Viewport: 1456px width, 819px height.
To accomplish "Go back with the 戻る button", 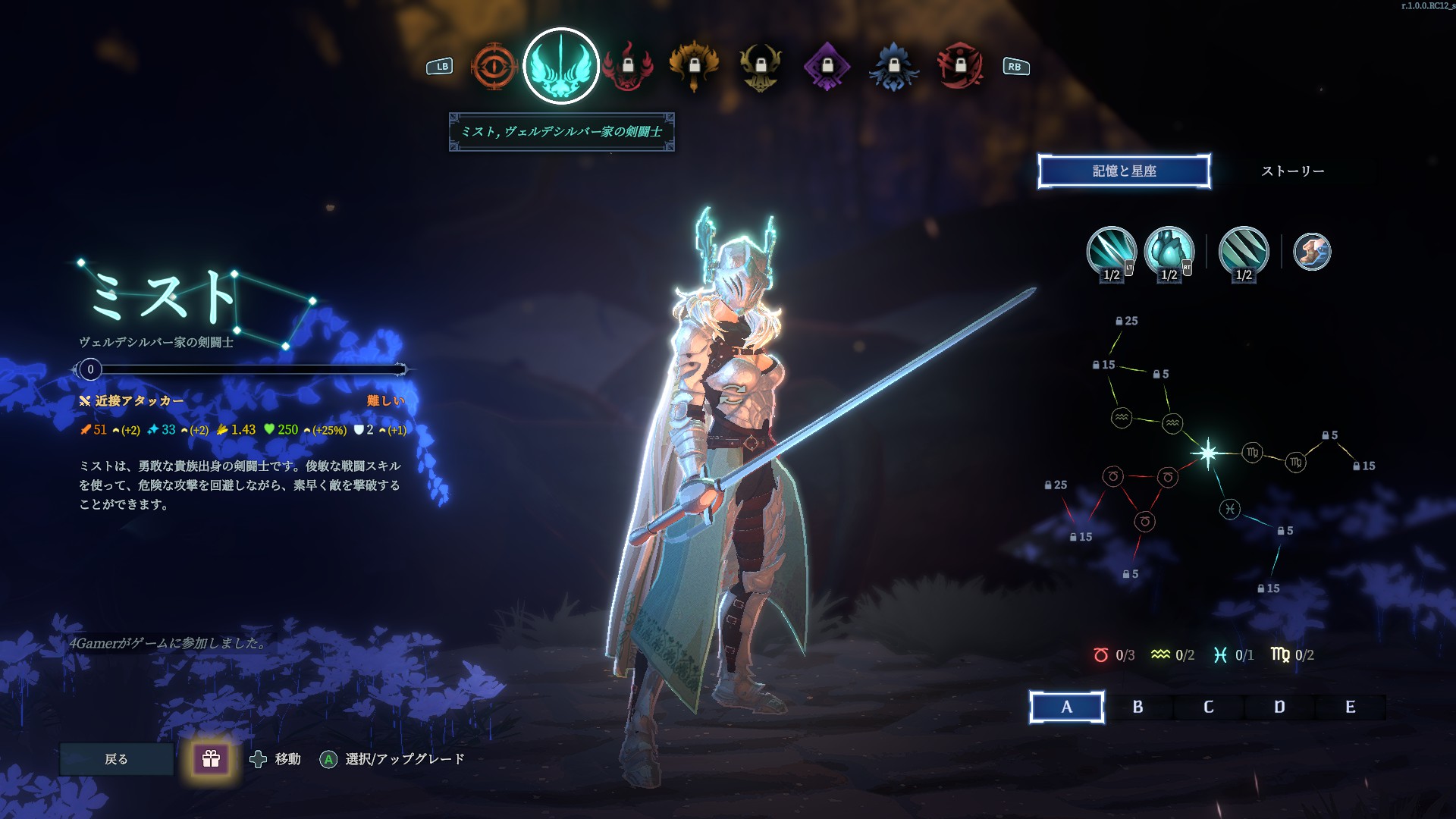I will coord(116,759).
